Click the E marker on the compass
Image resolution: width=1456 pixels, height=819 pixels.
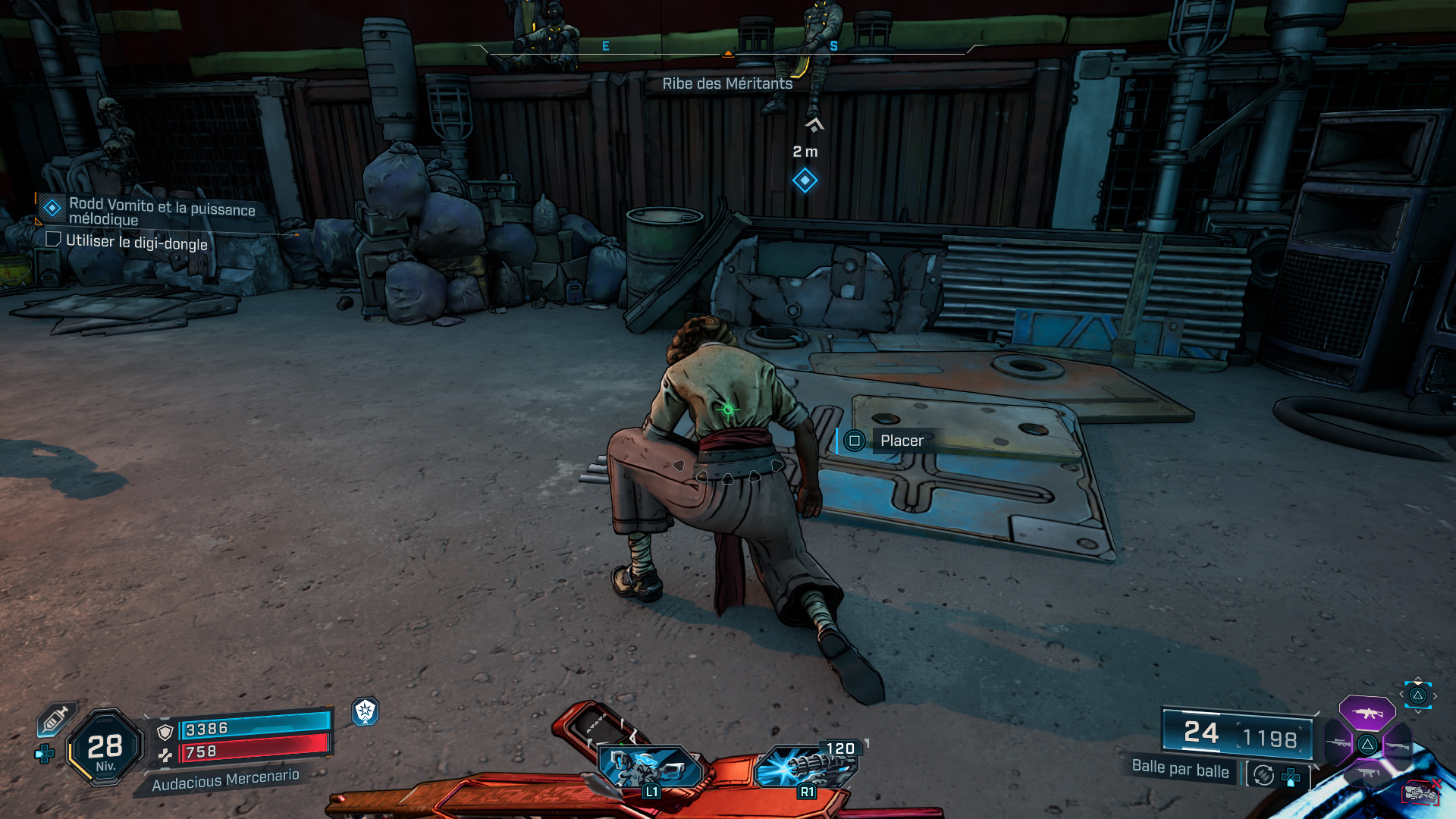click(605, 45)
